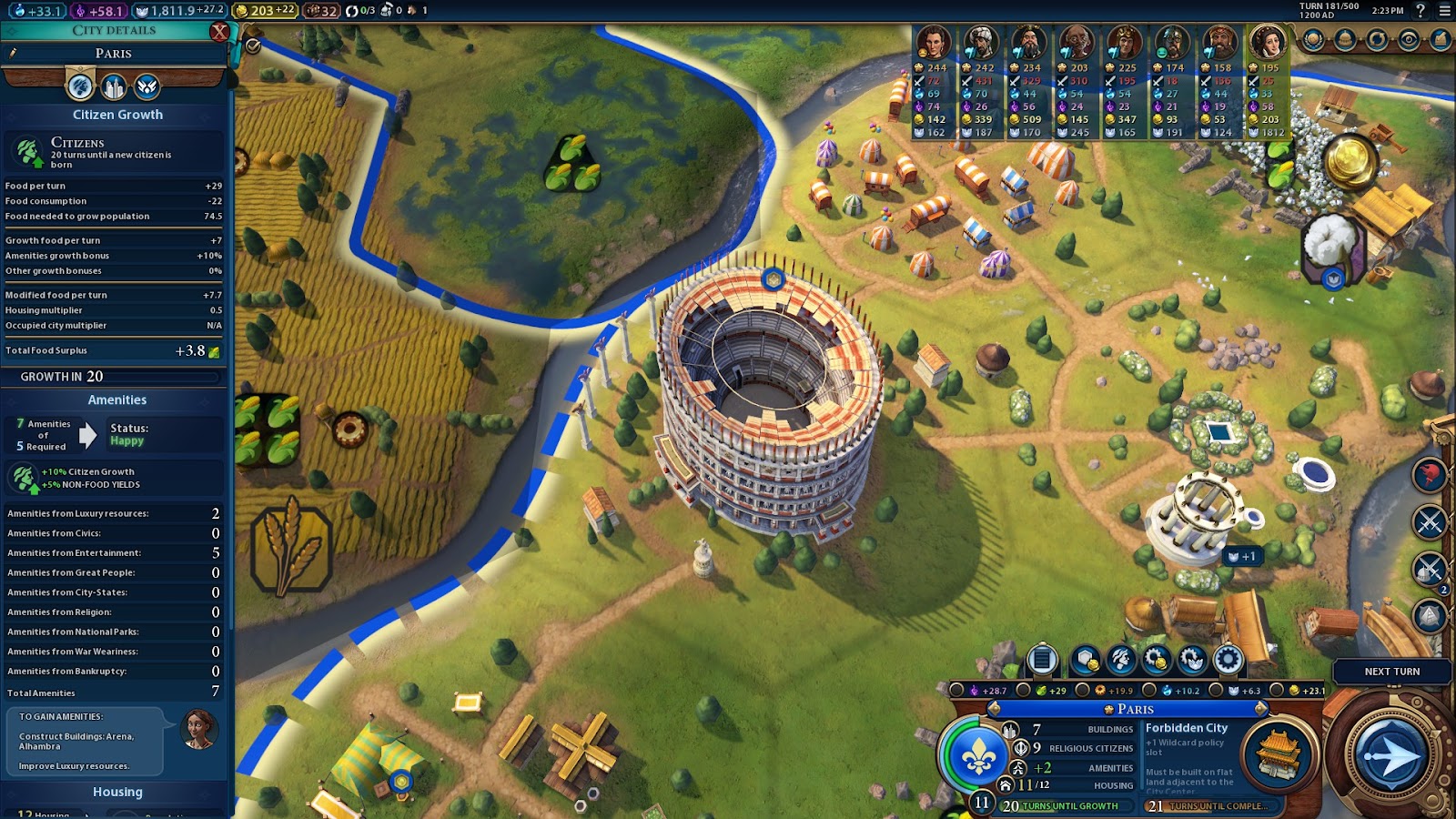Screen dimensions: 1456x819
Task: Open the Civilopedia help
Action: pos(1421,11)
